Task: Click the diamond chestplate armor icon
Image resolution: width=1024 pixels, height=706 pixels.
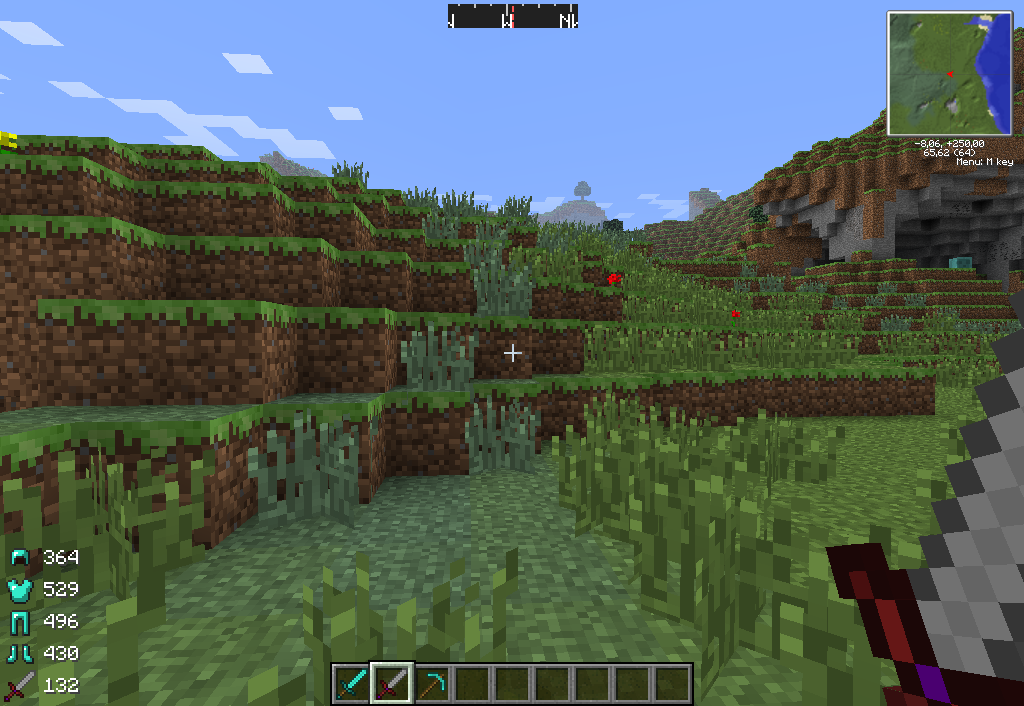Action: tap(22, 589)
